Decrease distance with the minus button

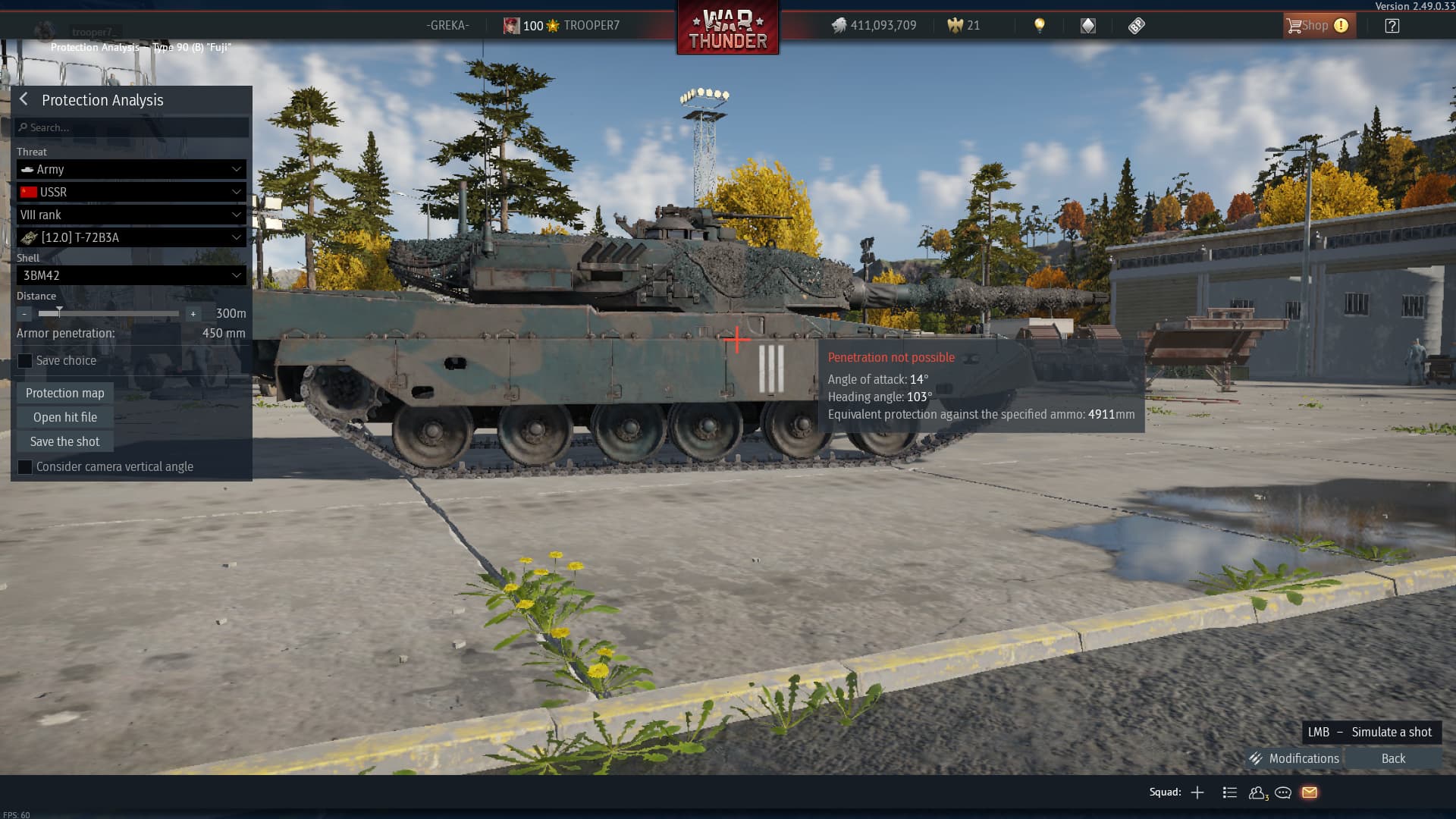tap(24, 314)
